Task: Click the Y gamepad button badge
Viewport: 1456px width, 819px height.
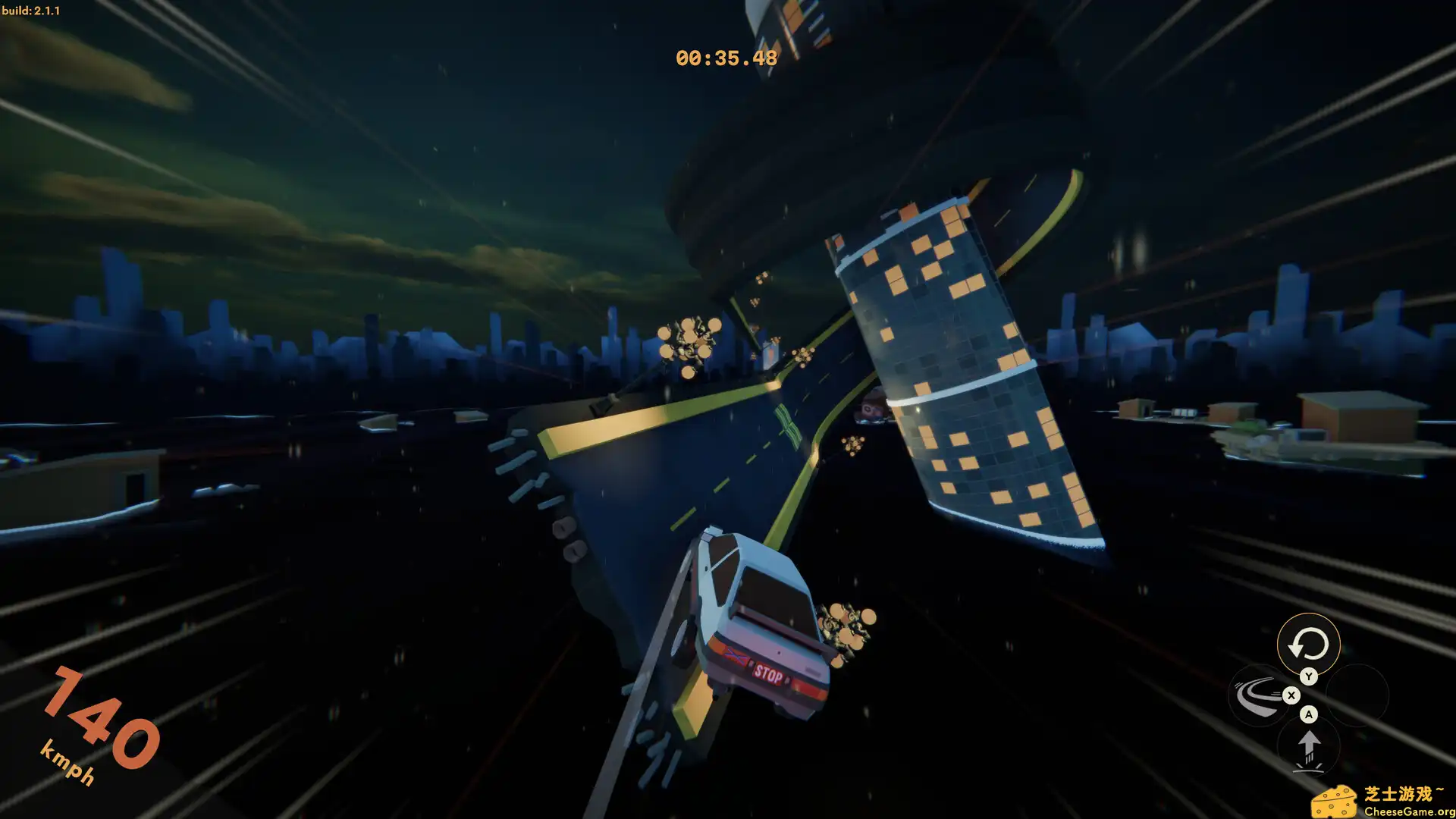Action: (x=1309, y=676)
